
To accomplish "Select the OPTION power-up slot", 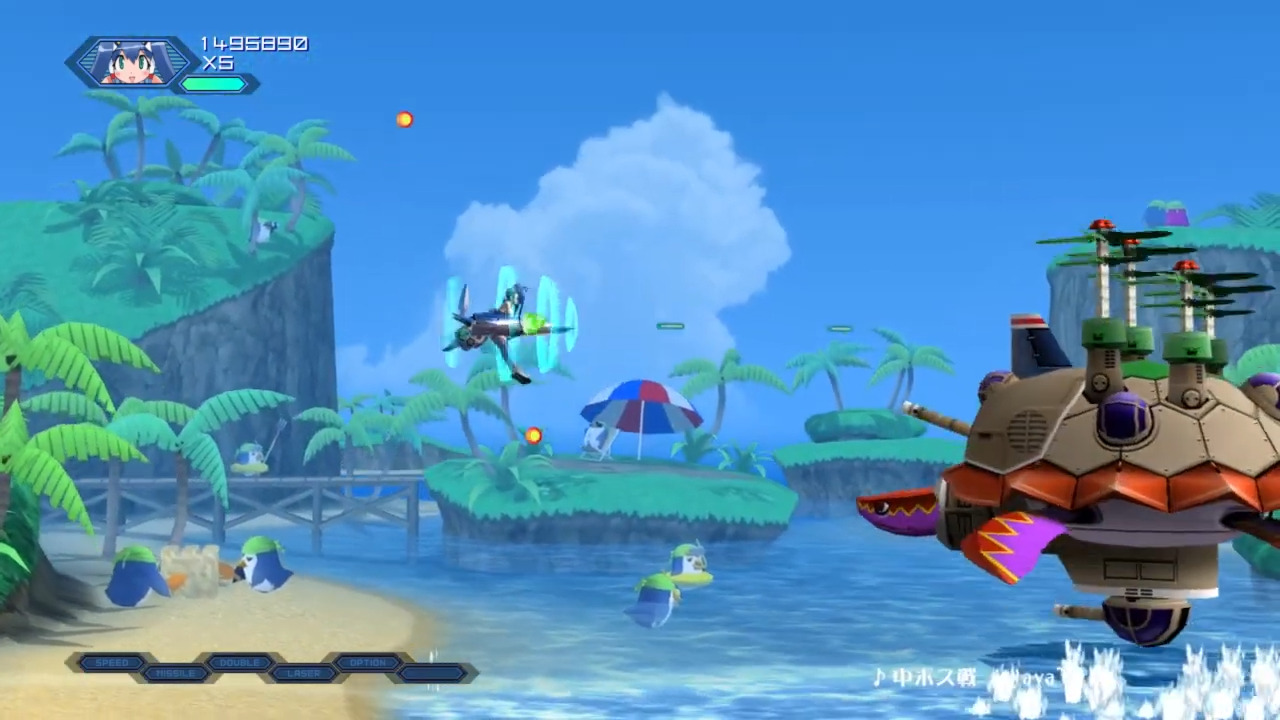I will (368, 662).
